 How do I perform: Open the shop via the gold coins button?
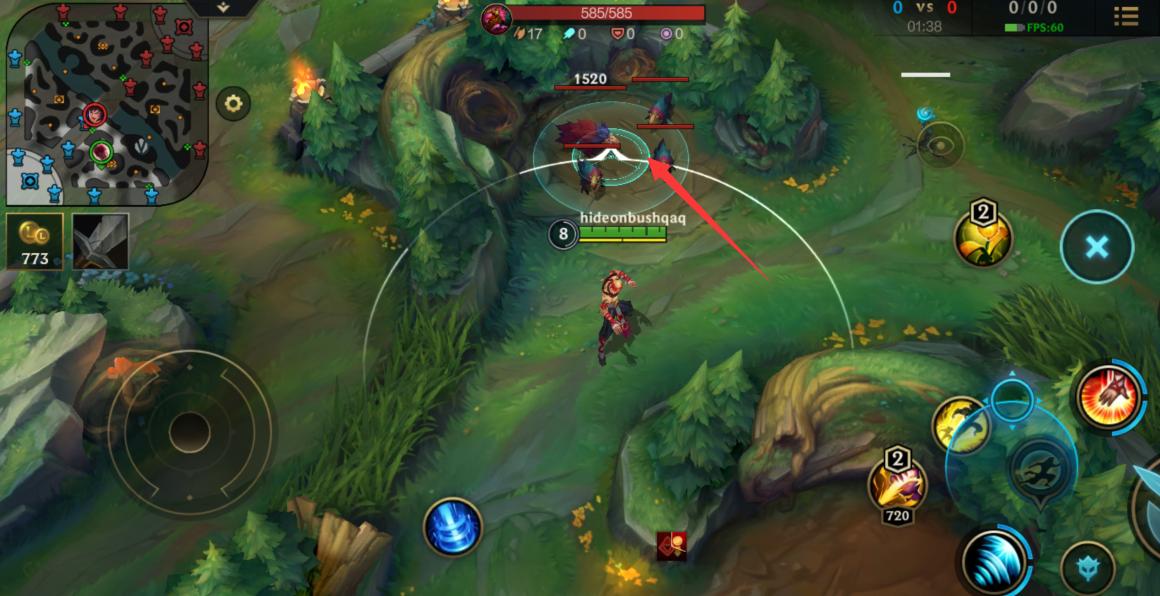tap(35, 241)
